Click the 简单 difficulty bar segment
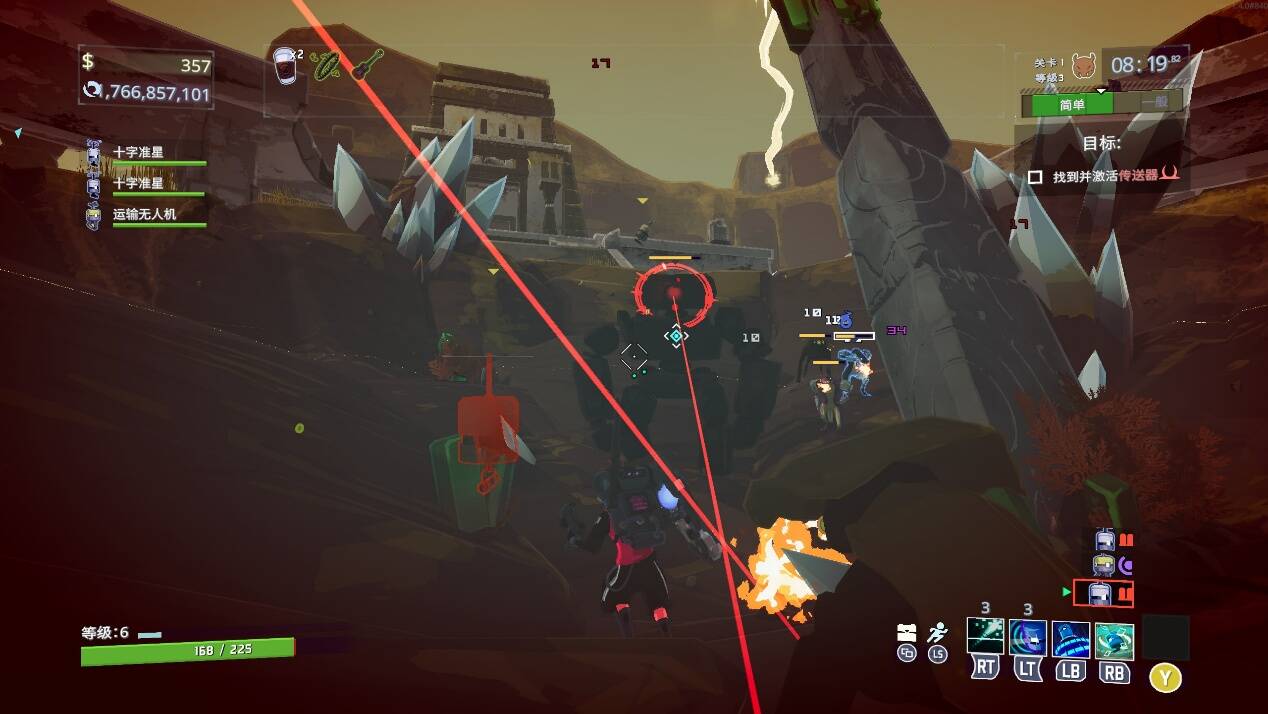1268x714 pixels. 1071,103
